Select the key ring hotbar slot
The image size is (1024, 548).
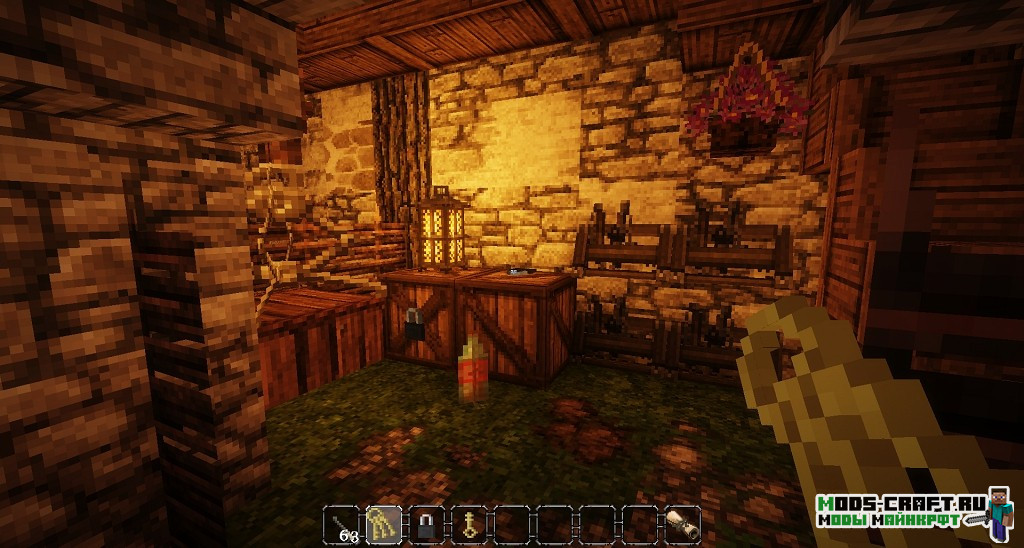click(x=382, y=523)
